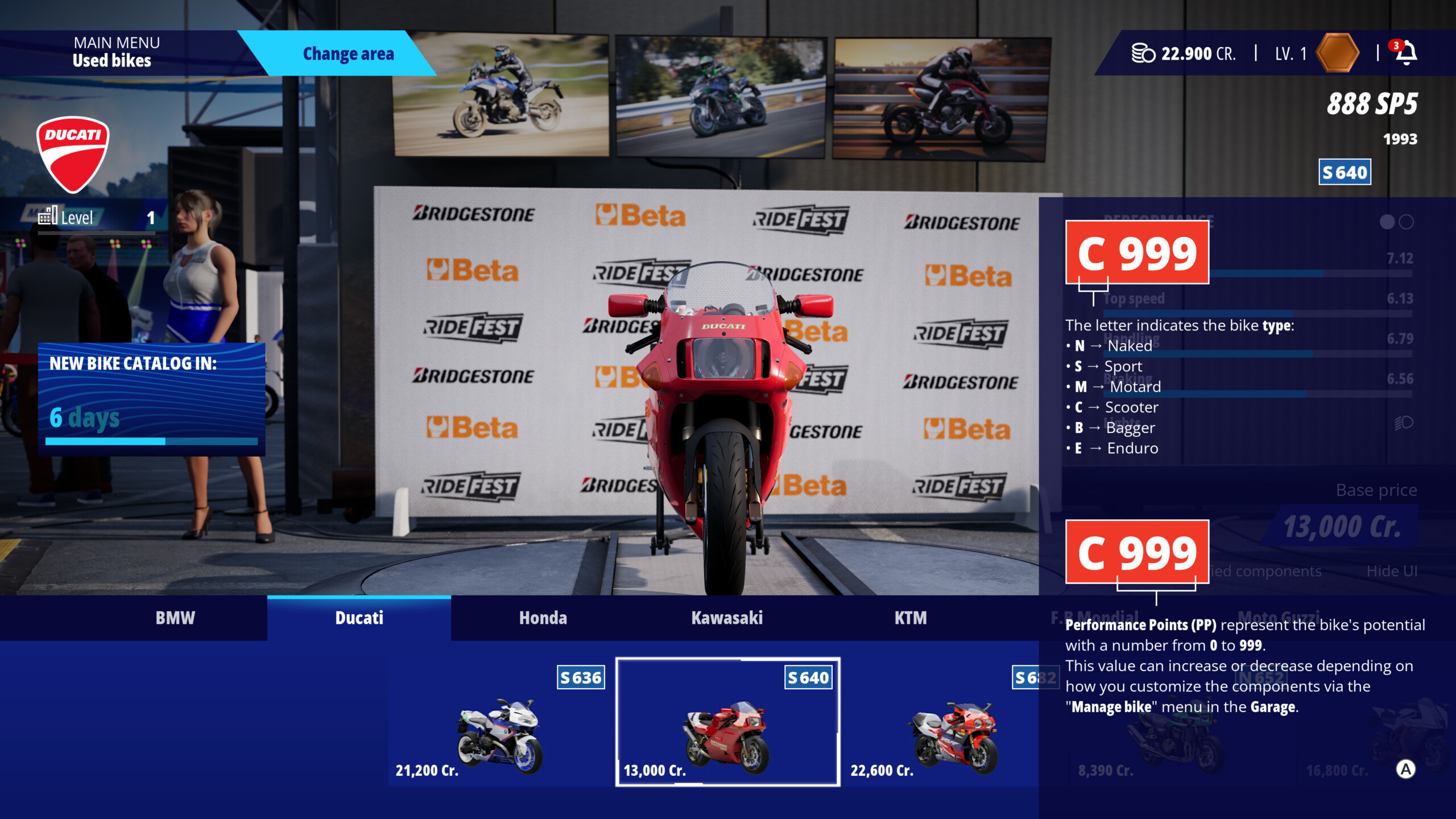Screen dimensions: 1456x819
Task: Select the S 636 bike for 21,200 Cr.
Action: point(499,722)
